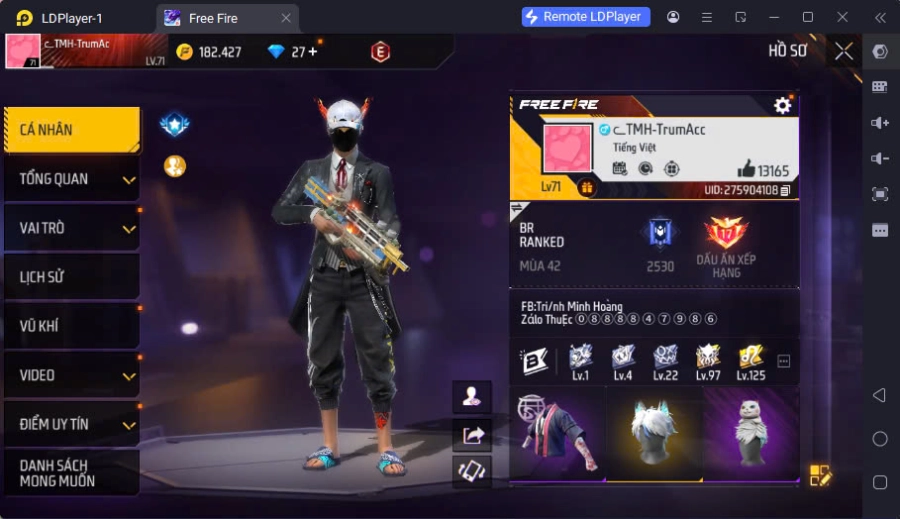This screenshot has width=900, height=519.
Task: Open the Điểm Uy Tín tab
Action: 71,424
